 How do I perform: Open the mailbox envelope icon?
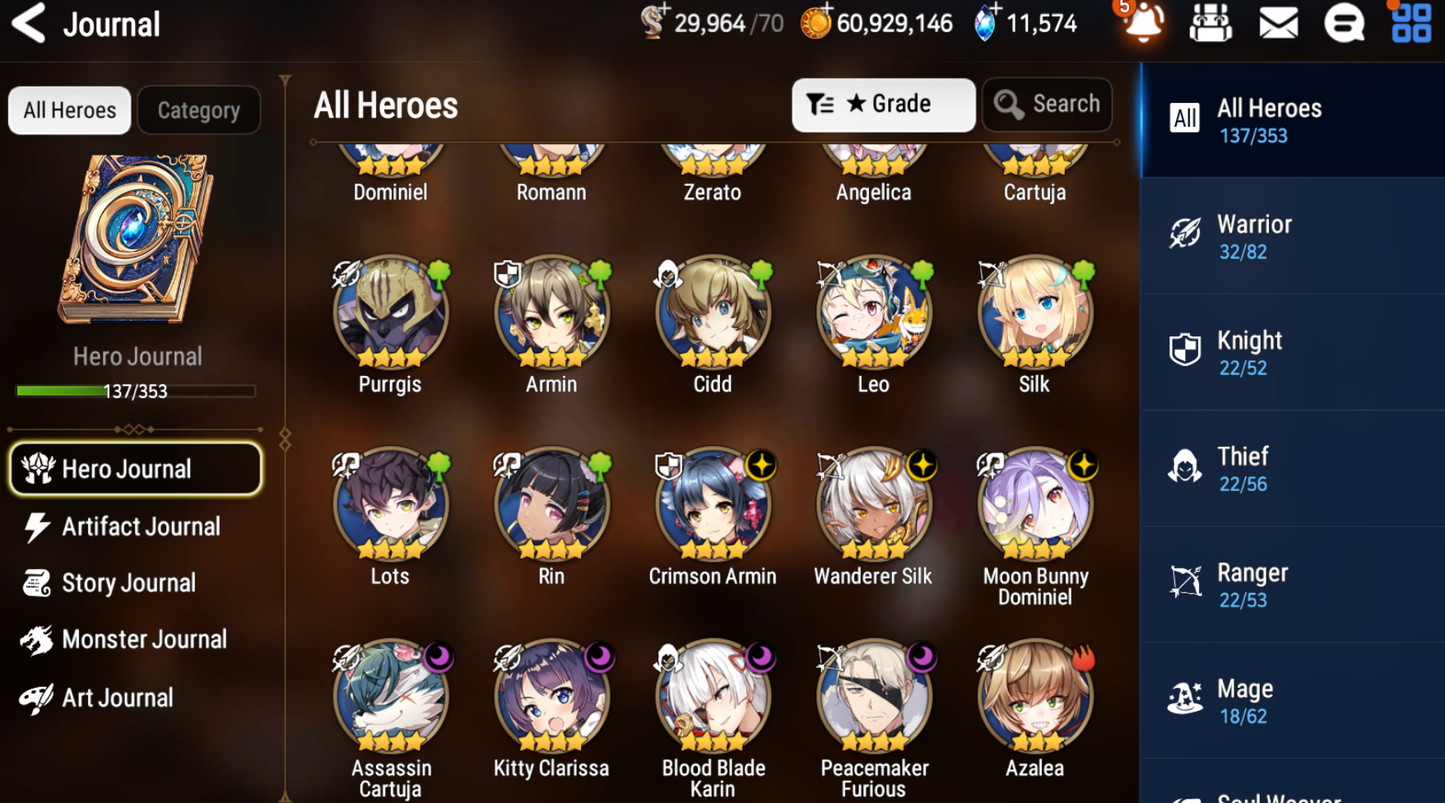coord(1278,23)
